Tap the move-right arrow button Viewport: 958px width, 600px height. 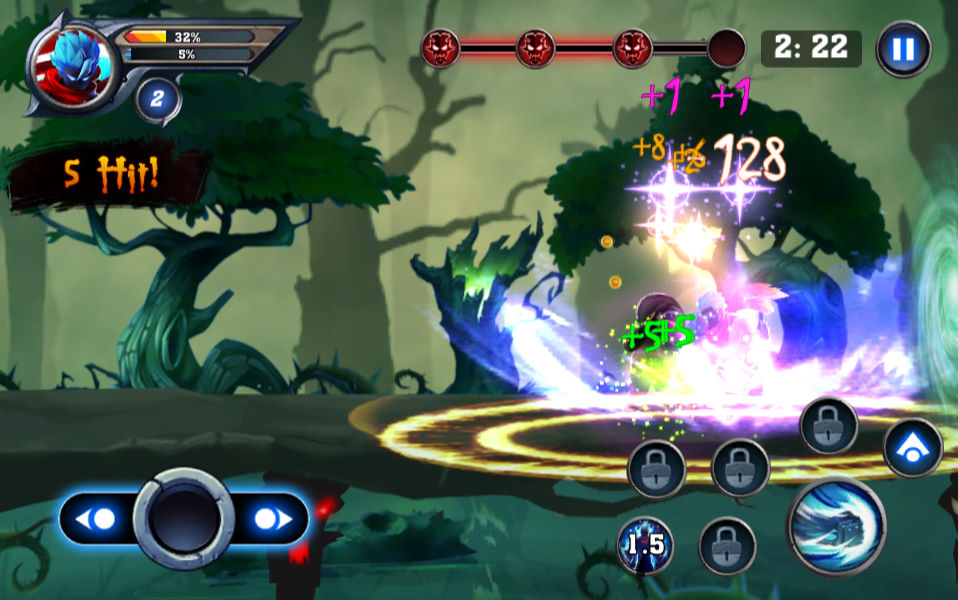[x=270, y=519]
